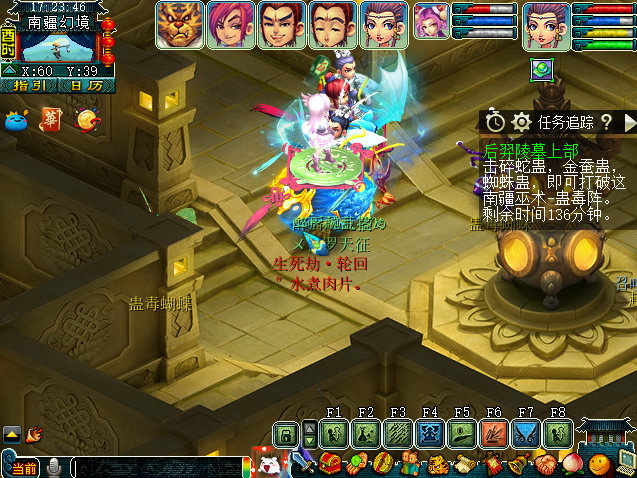Click the green orb buff icon
This screenshot has width=637, height=478.
tap(542, 70)
